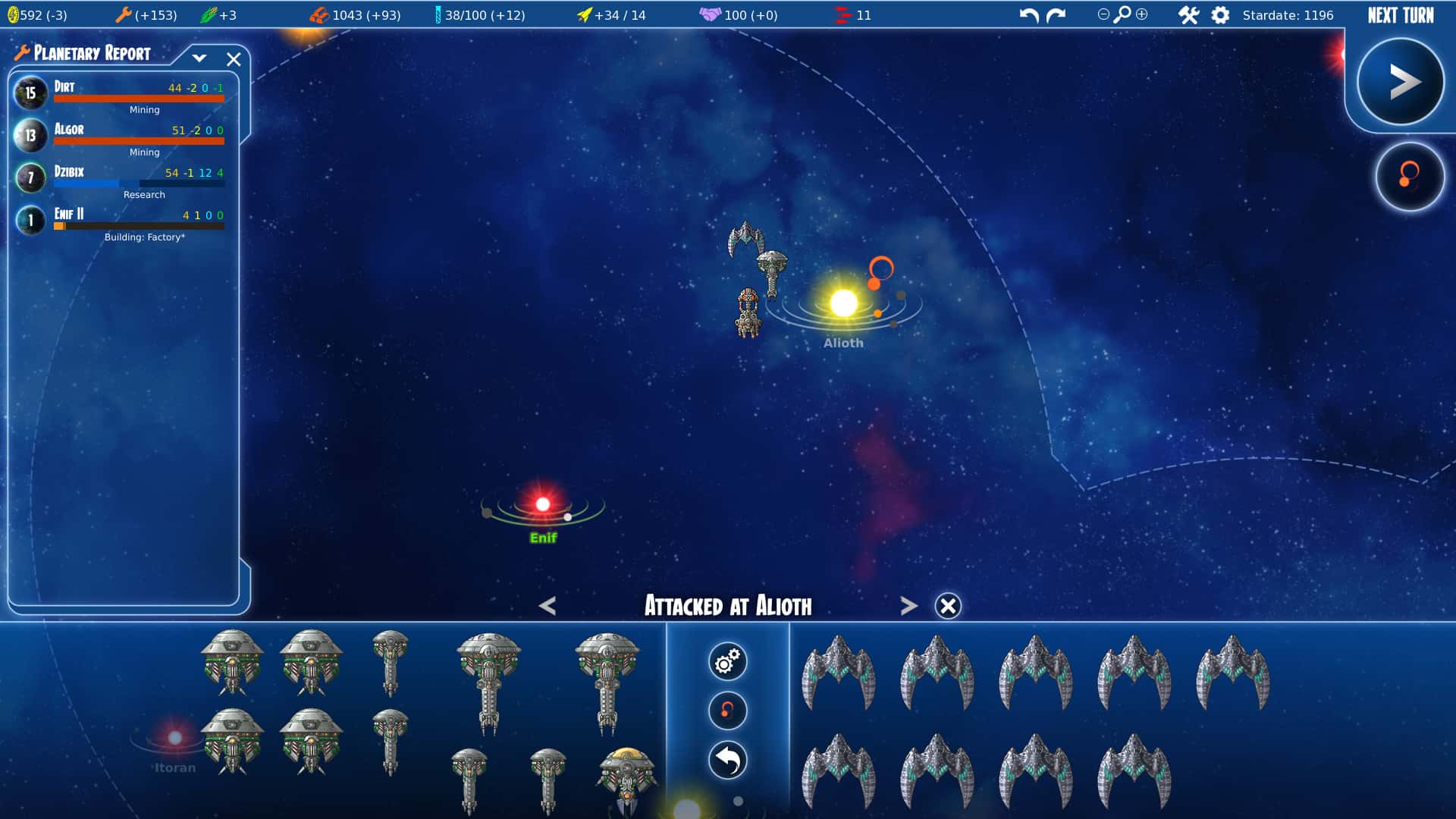Click the minerals resource icon
The height and width of the screenshot is (819, 1456).
(320, 14)
